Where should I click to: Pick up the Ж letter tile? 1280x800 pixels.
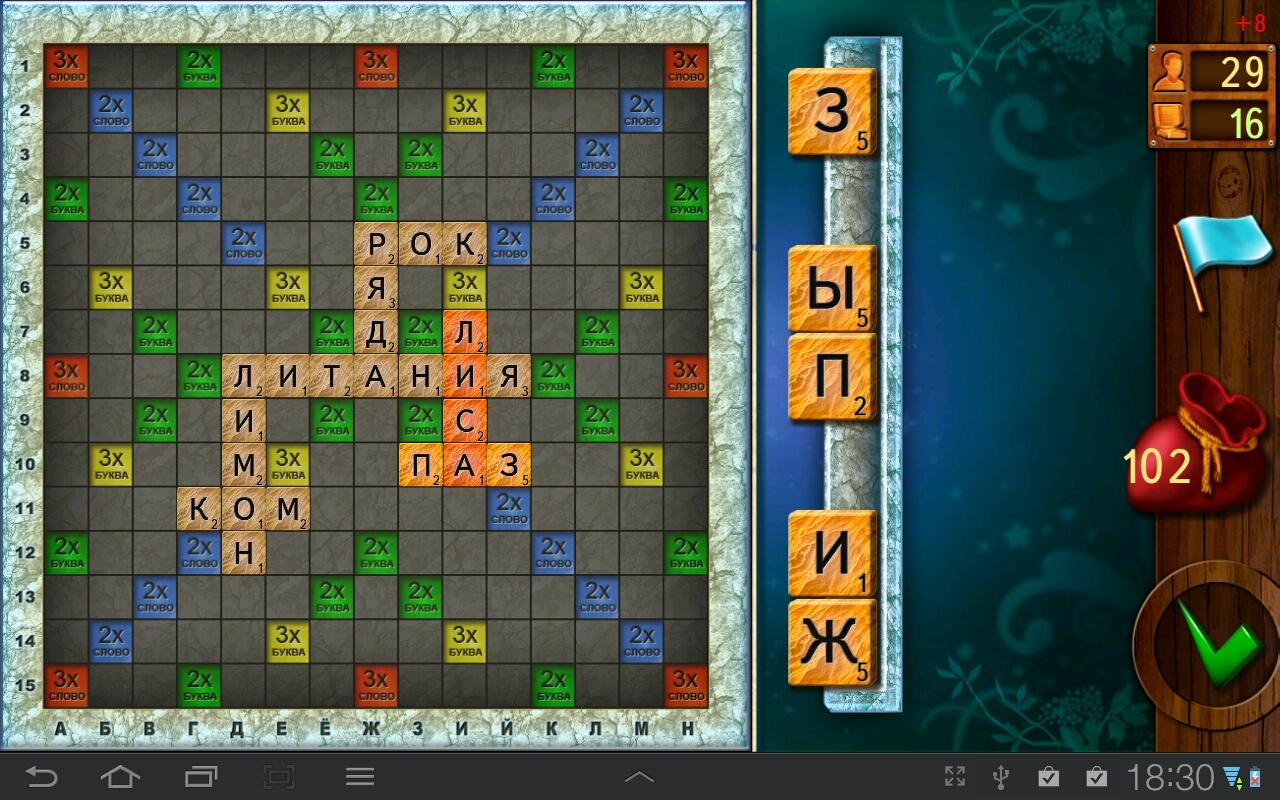(831, 642)
